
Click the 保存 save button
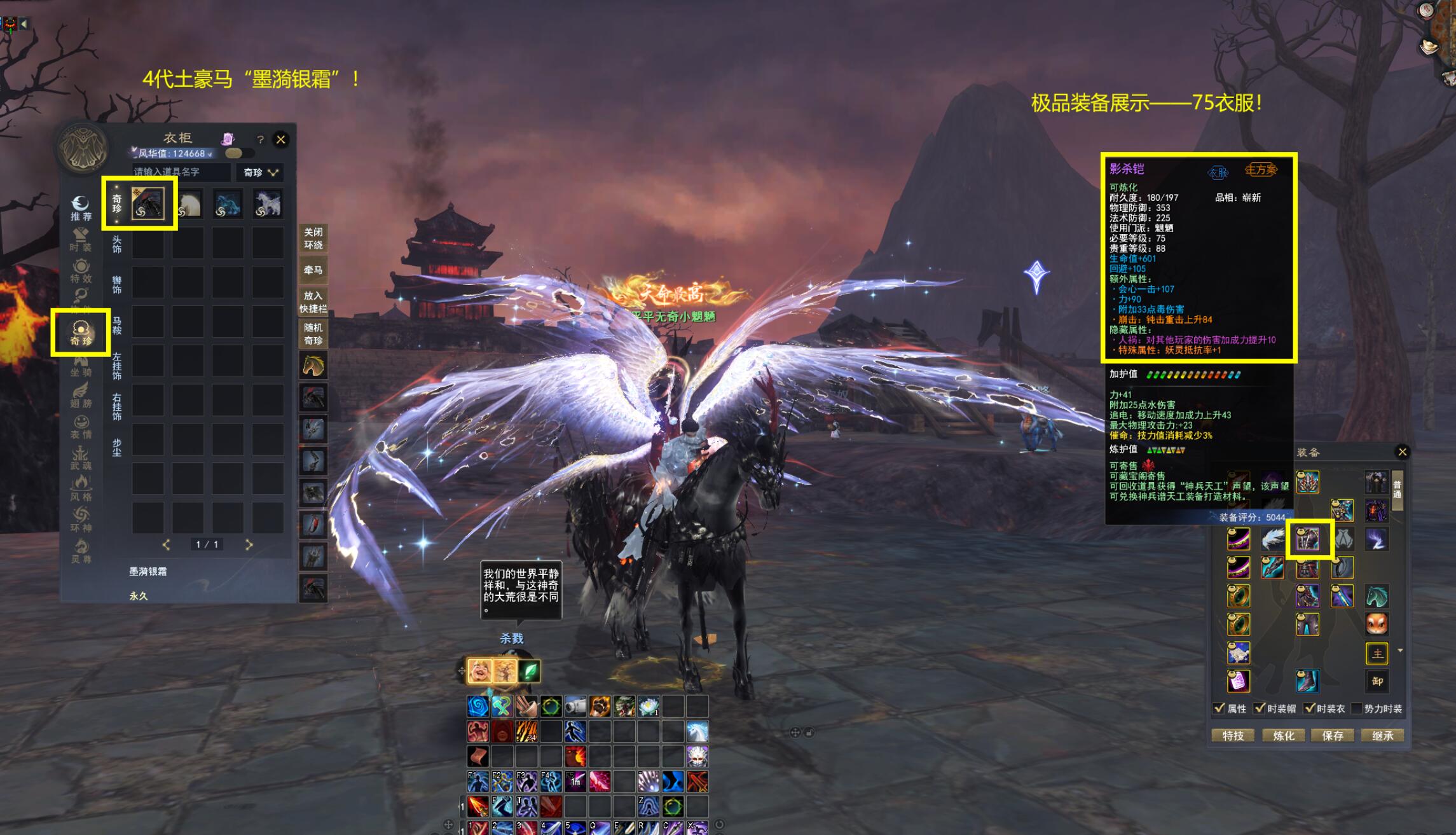[1333, 736]
